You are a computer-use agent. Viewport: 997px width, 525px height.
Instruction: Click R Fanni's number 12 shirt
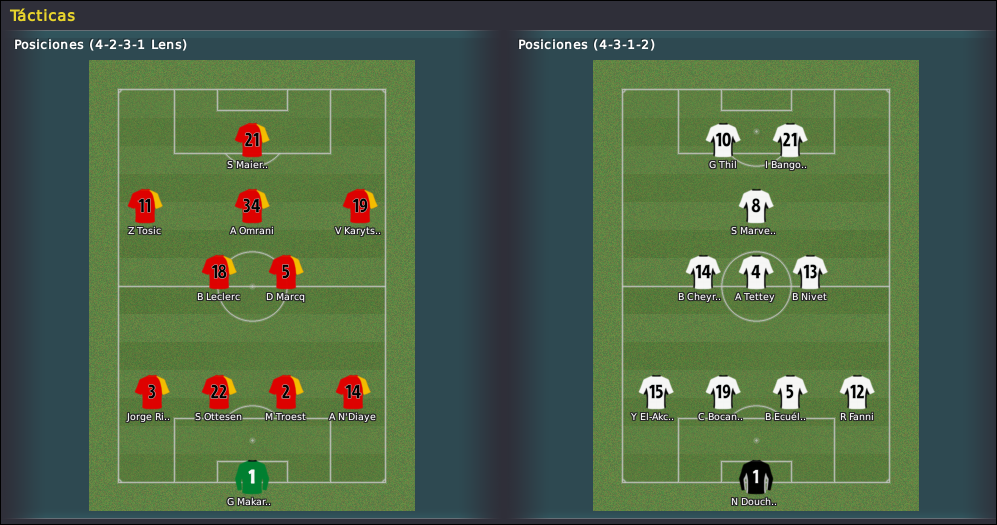point(857,392)
